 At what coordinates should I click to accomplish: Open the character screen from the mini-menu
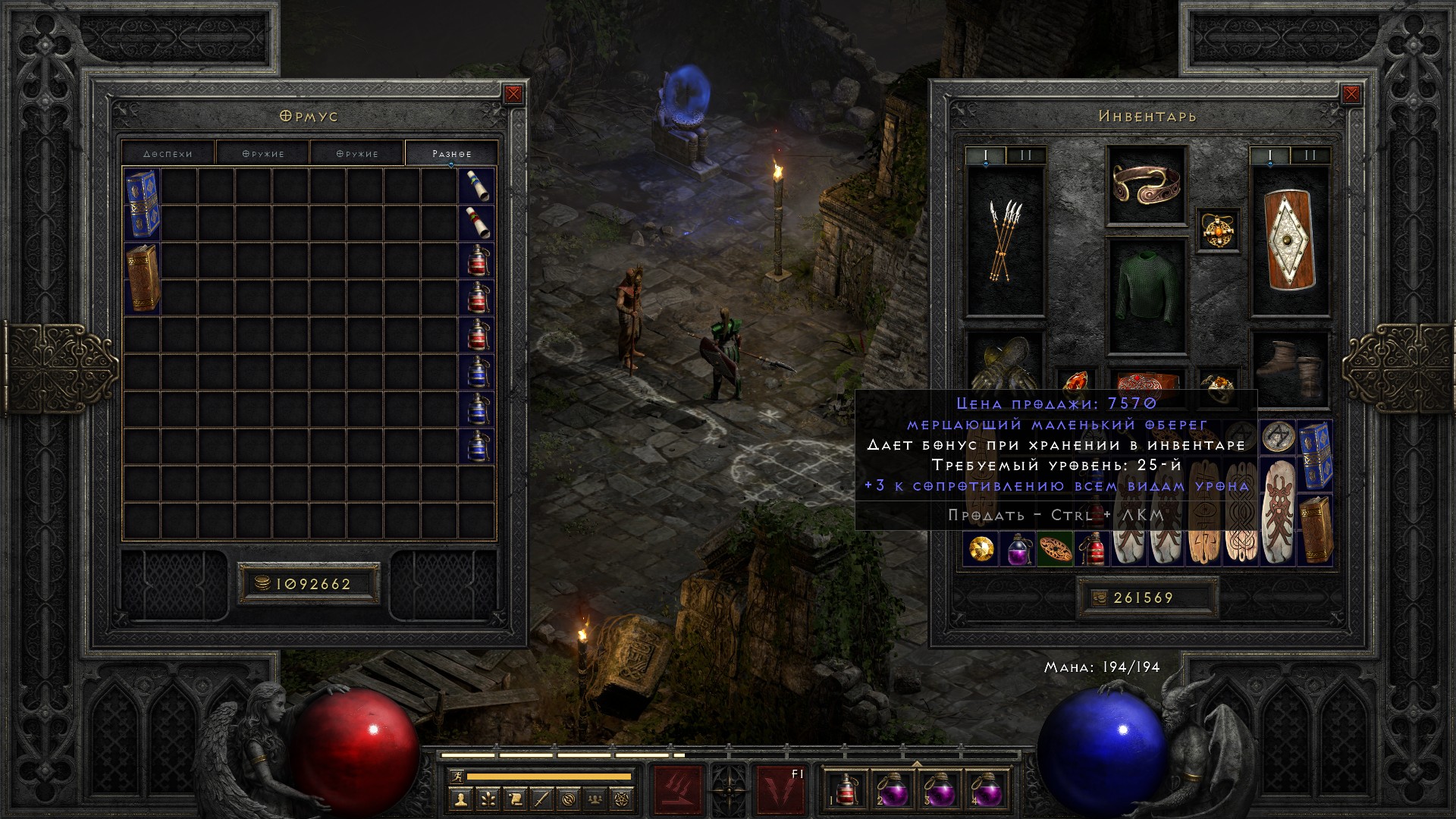pyautogui.click(x=461, y=799)
